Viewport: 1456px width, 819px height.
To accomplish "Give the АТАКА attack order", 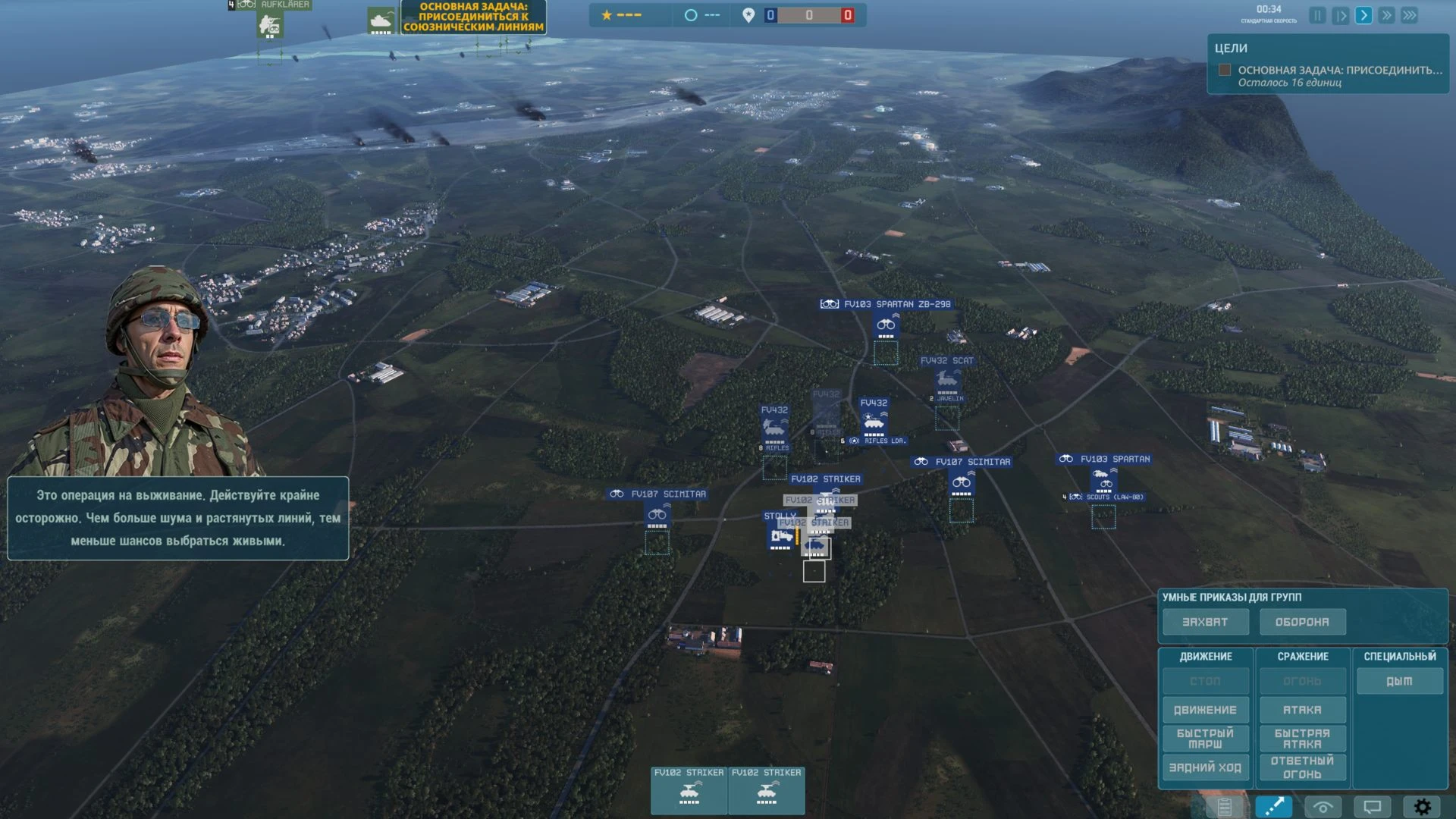I will click(x=1302, y=710).
